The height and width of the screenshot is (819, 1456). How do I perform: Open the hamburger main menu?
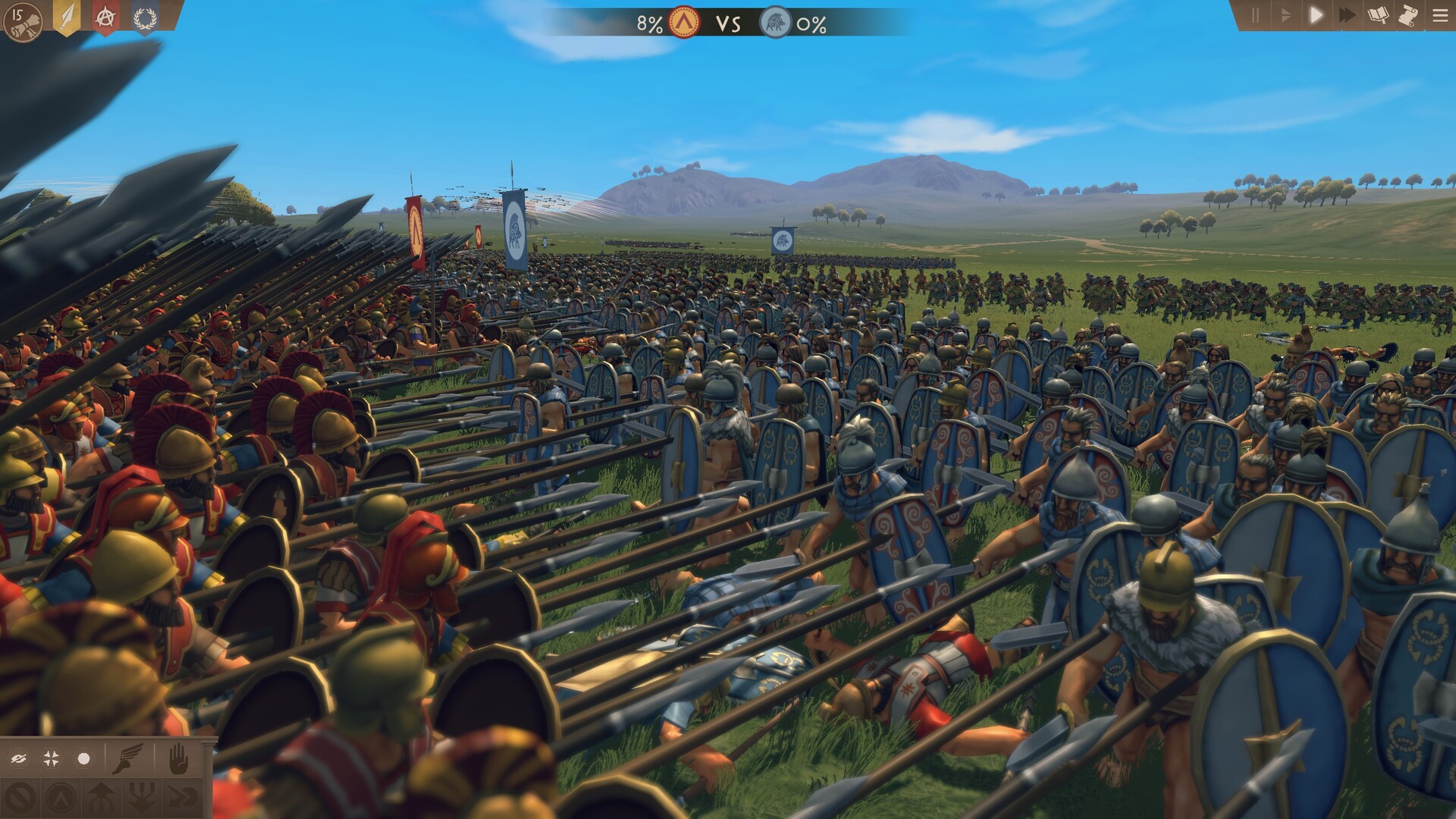tap(1440, 15)
